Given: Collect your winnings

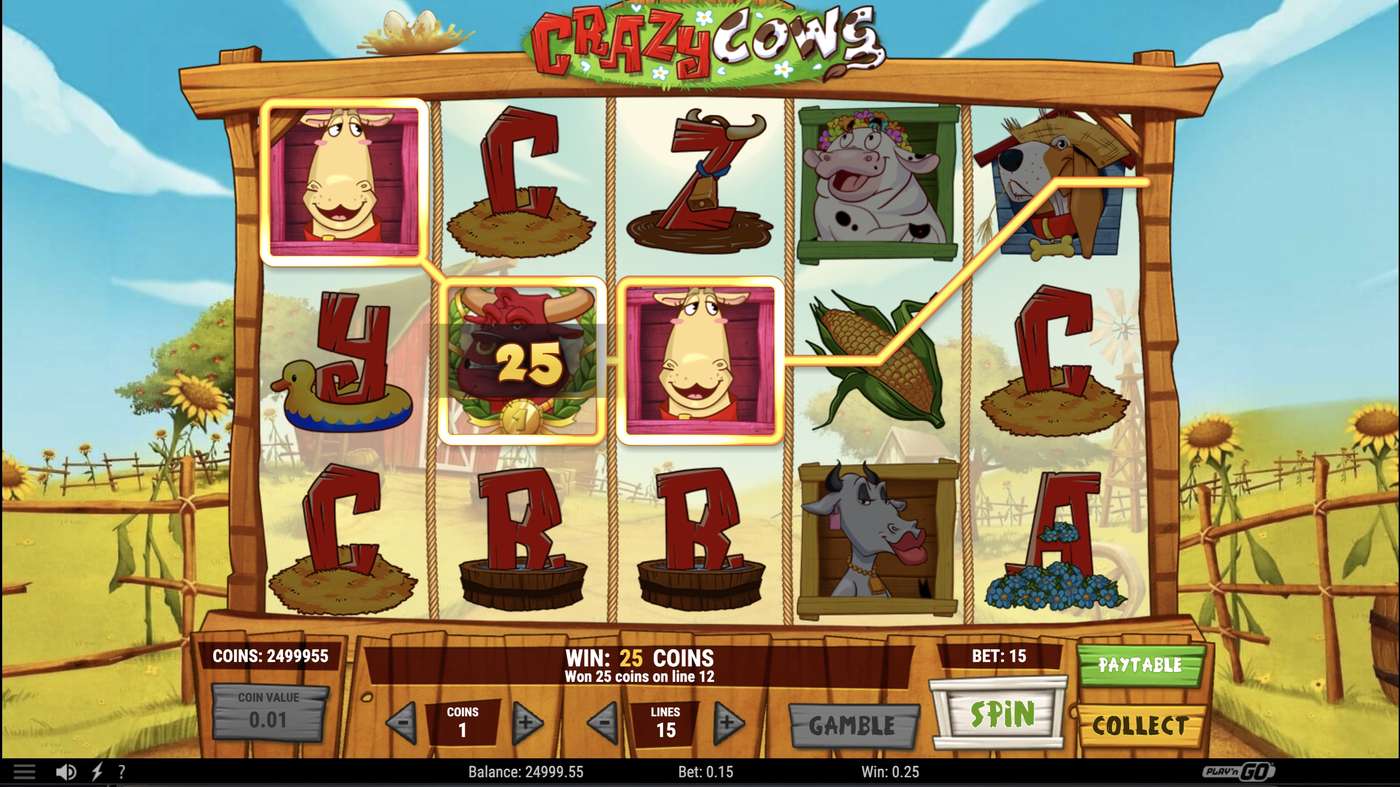Looking at the screenshot, I should pos(1139,725).
